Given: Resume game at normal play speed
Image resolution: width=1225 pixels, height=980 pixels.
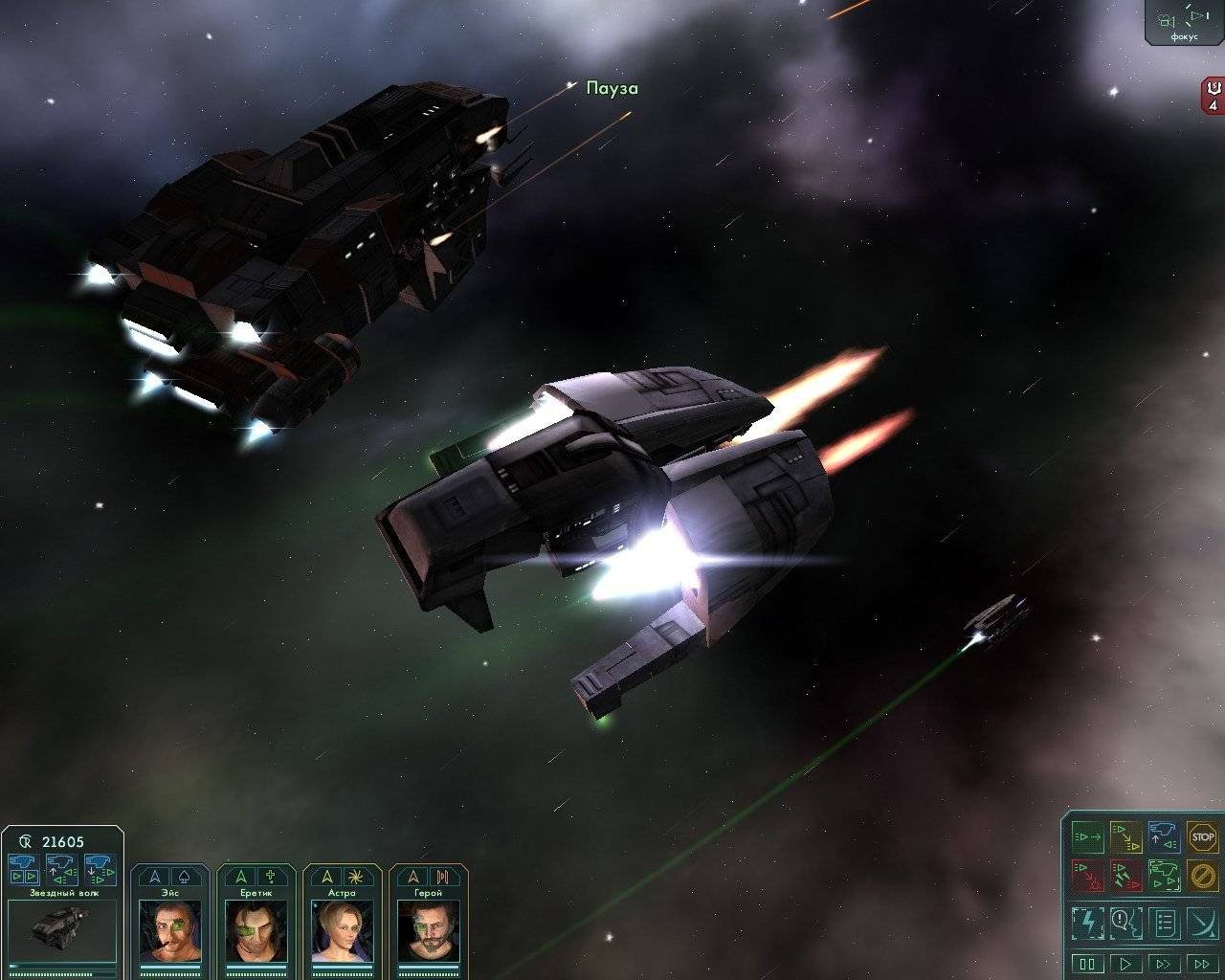Looking at the screenshot, I should pos(1126,964).
